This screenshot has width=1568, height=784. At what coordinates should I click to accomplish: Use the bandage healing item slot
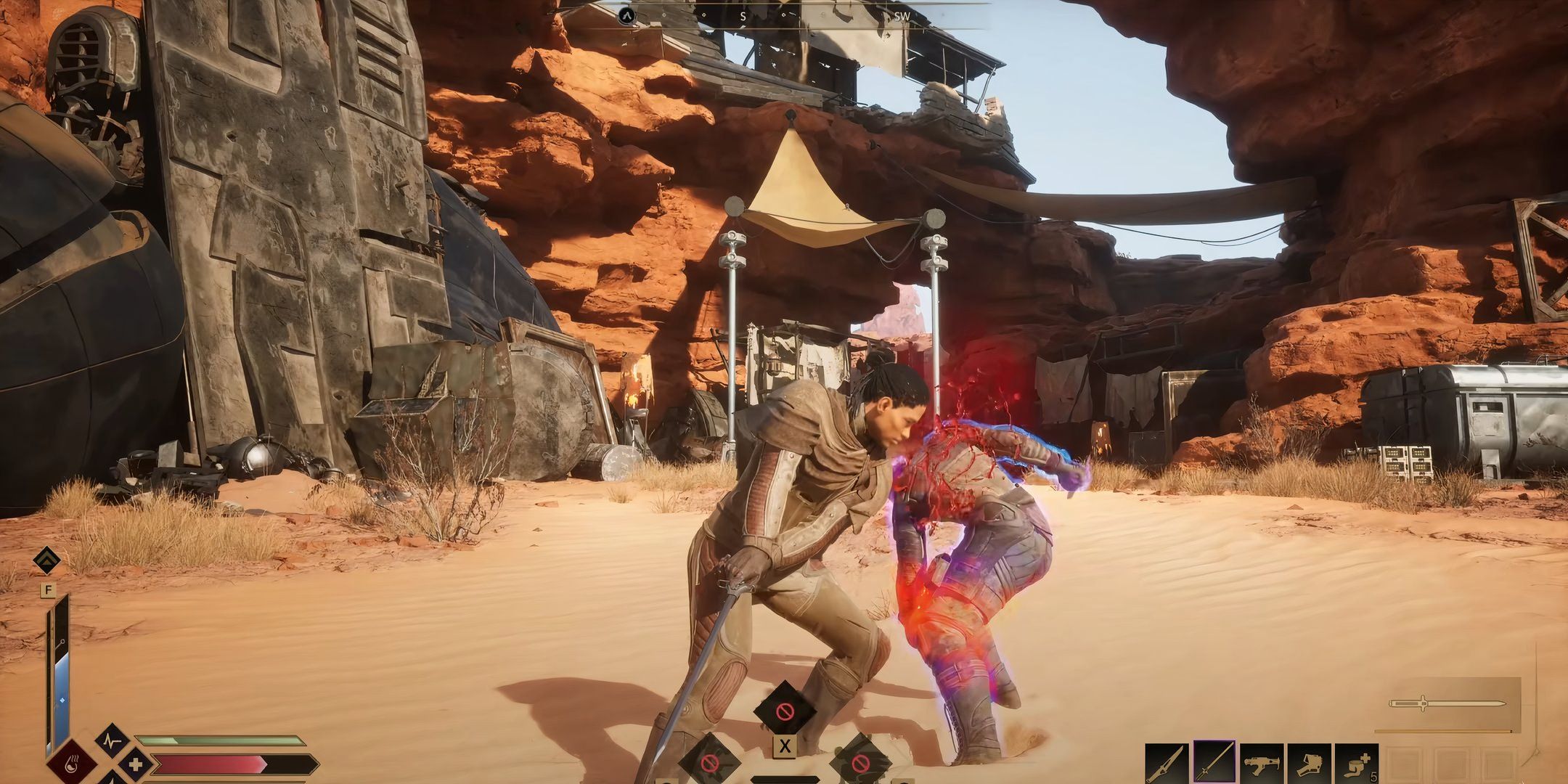click(1356, 765)
